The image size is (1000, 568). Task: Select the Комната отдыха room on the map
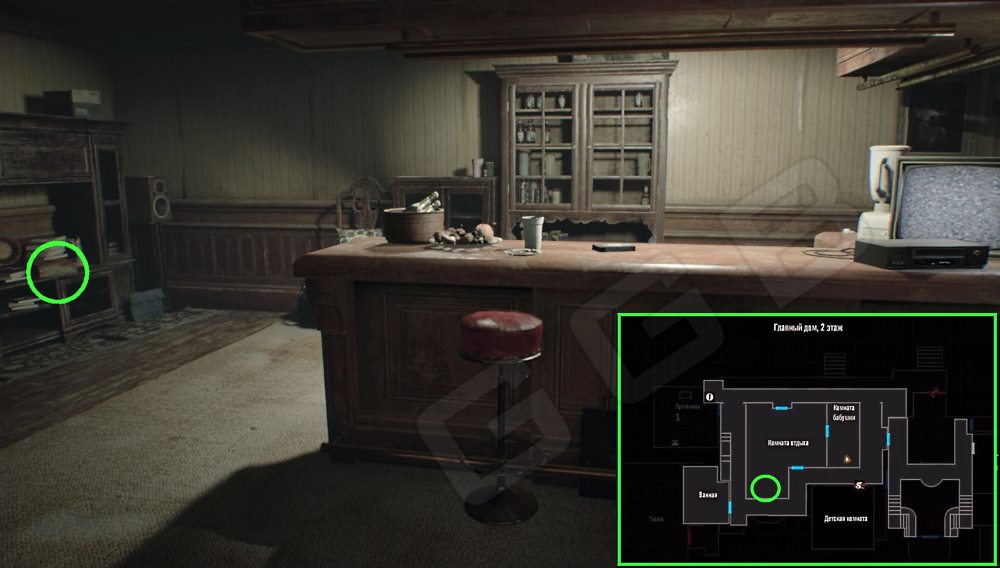pyautogui.click(x=787, y=442)
